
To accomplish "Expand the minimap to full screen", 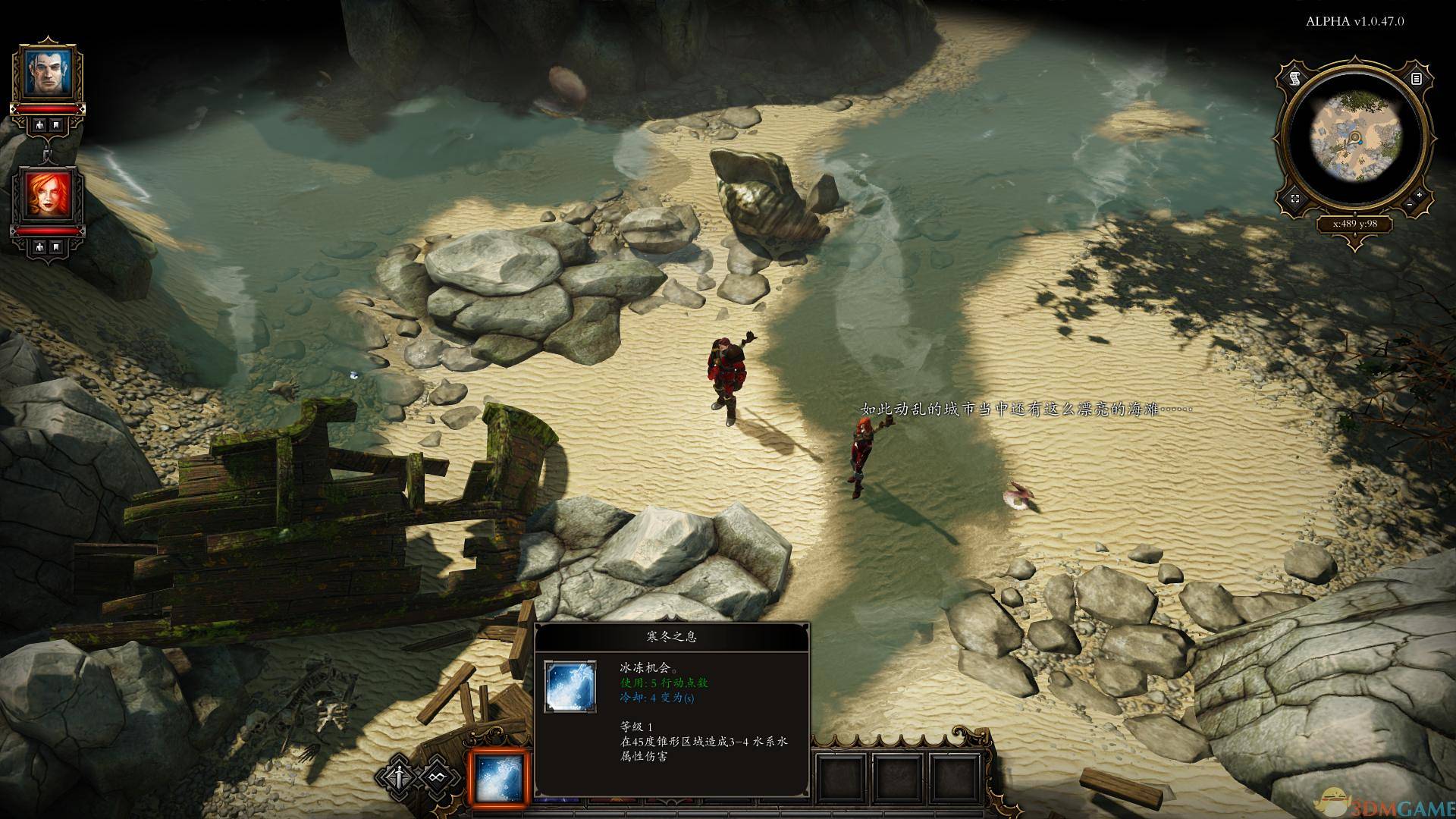I will pyautogui.click(x=1295, y=199).
